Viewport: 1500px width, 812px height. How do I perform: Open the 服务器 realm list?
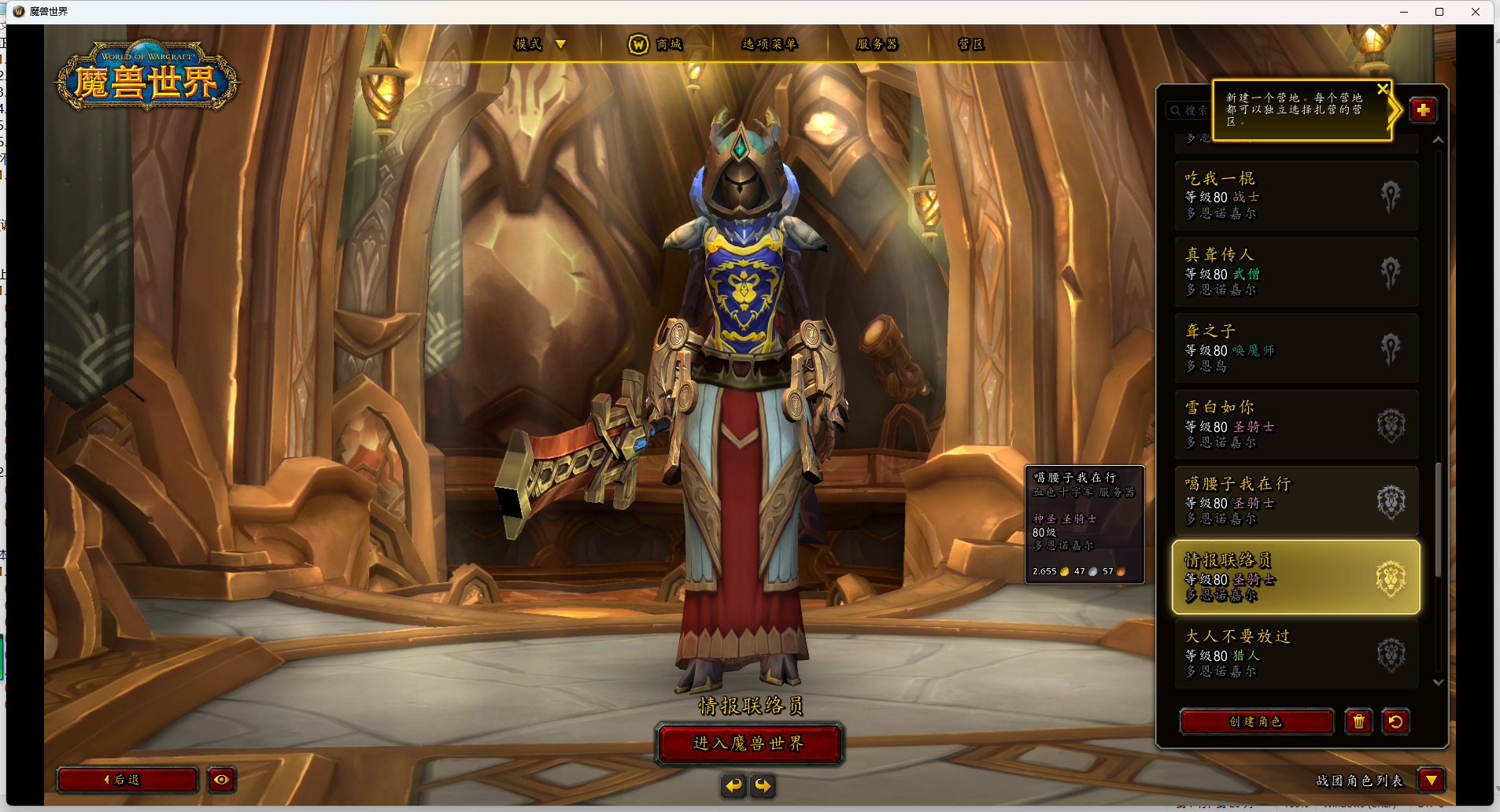877,44
